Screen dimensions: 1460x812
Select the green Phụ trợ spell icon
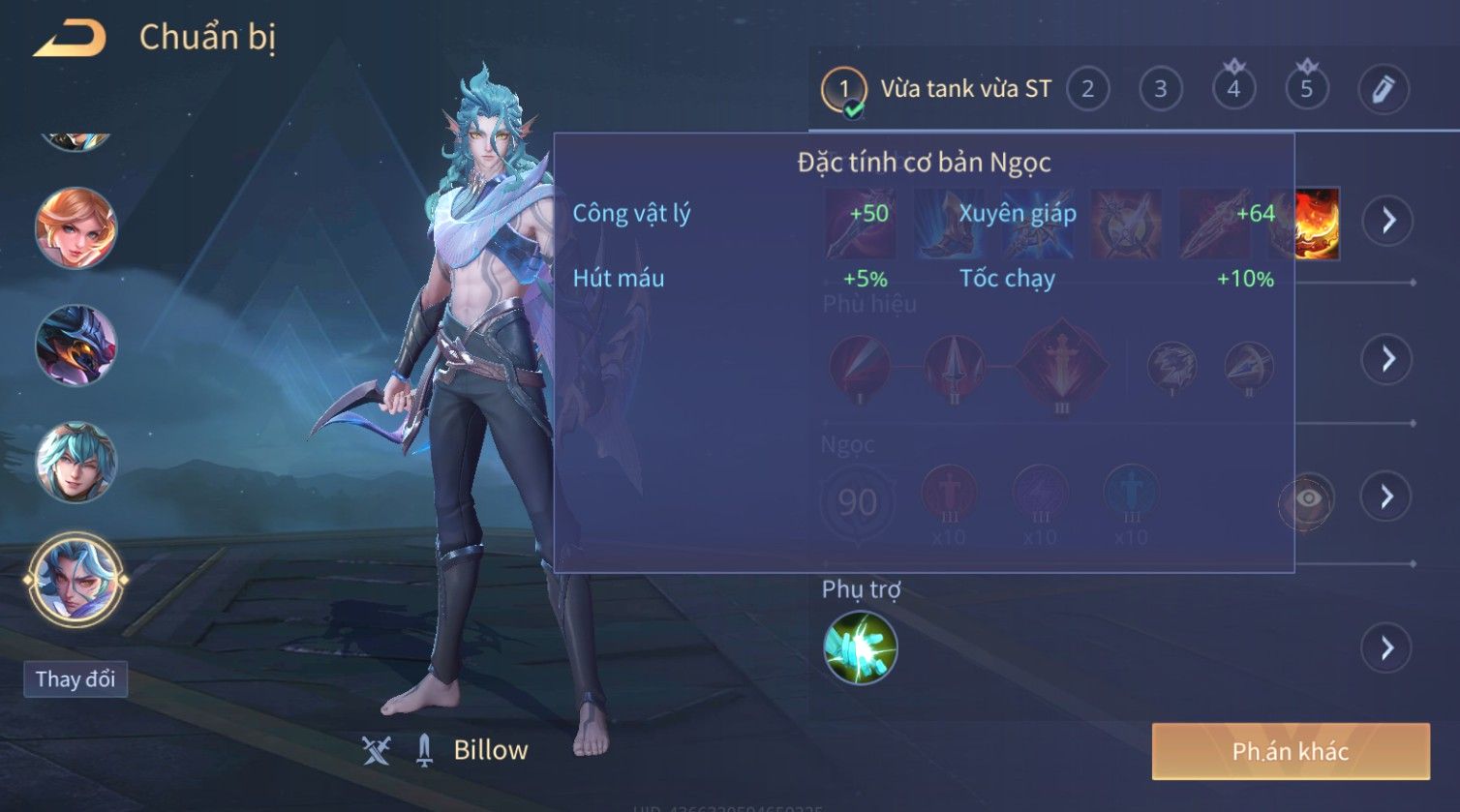(860, 647)
